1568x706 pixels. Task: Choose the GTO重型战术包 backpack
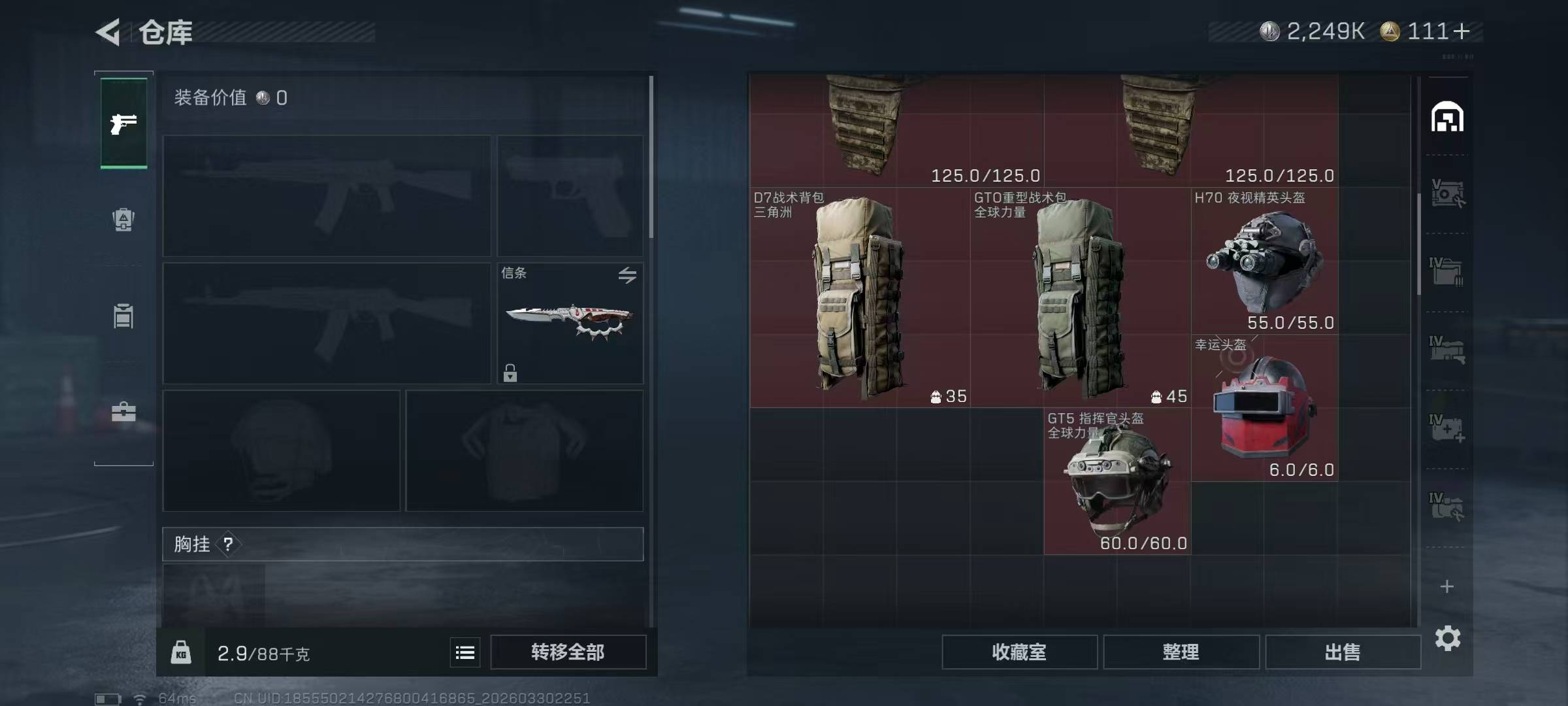(1080, 297)
